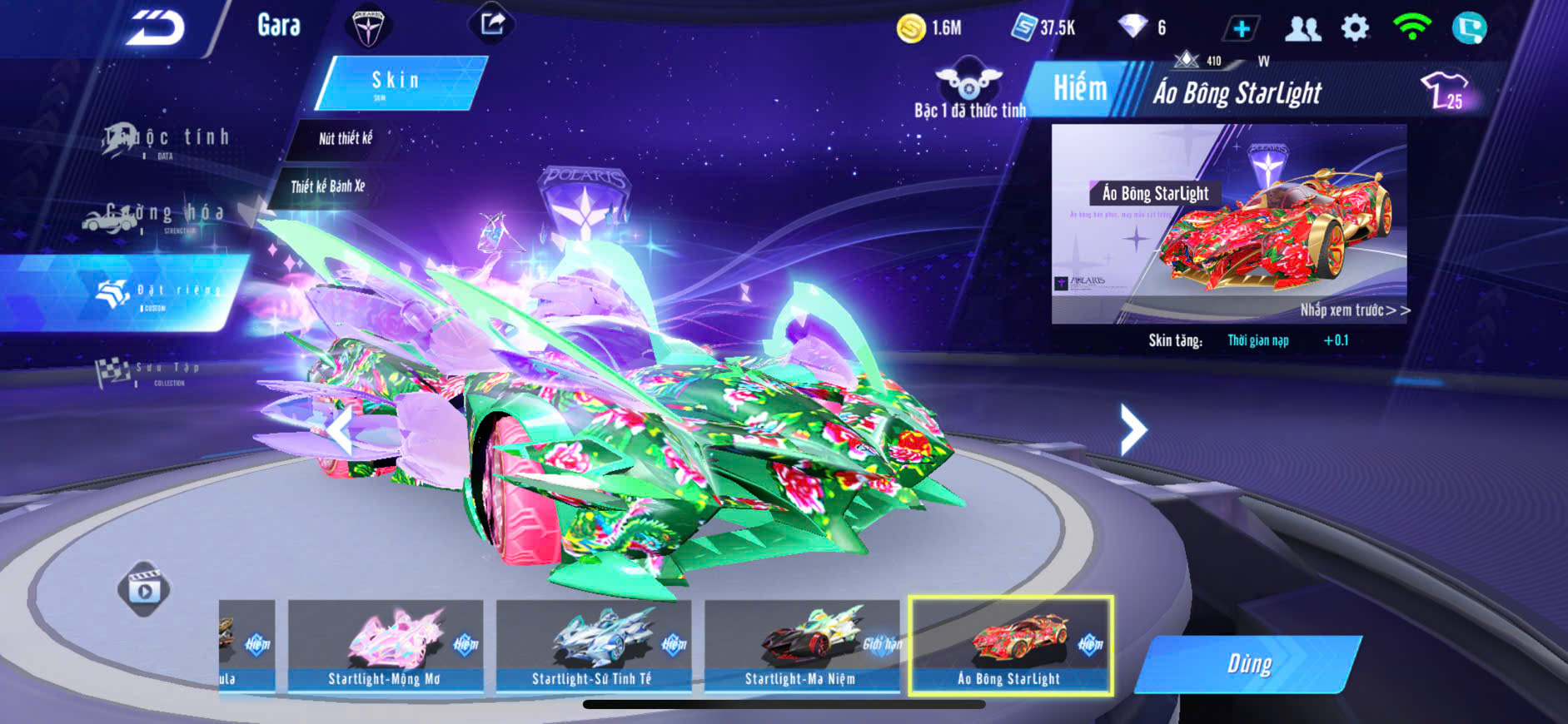Open the Nút thiết kế option
The image size is (1568, 724).
pos(345,139)
